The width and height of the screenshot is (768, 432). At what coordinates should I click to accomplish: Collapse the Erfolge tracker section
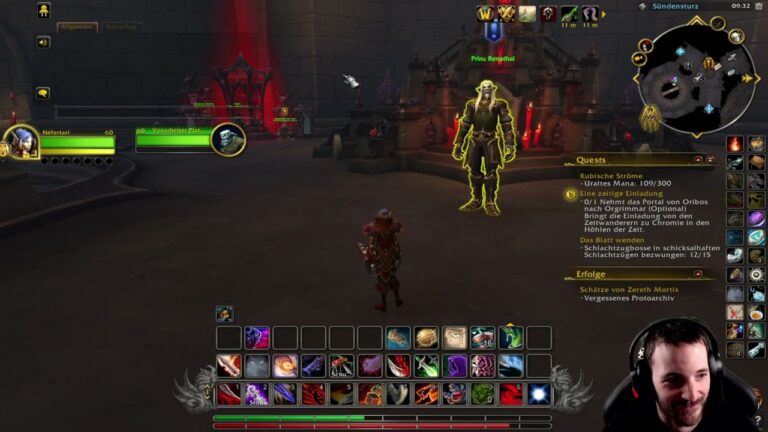[x=697, y=274]
